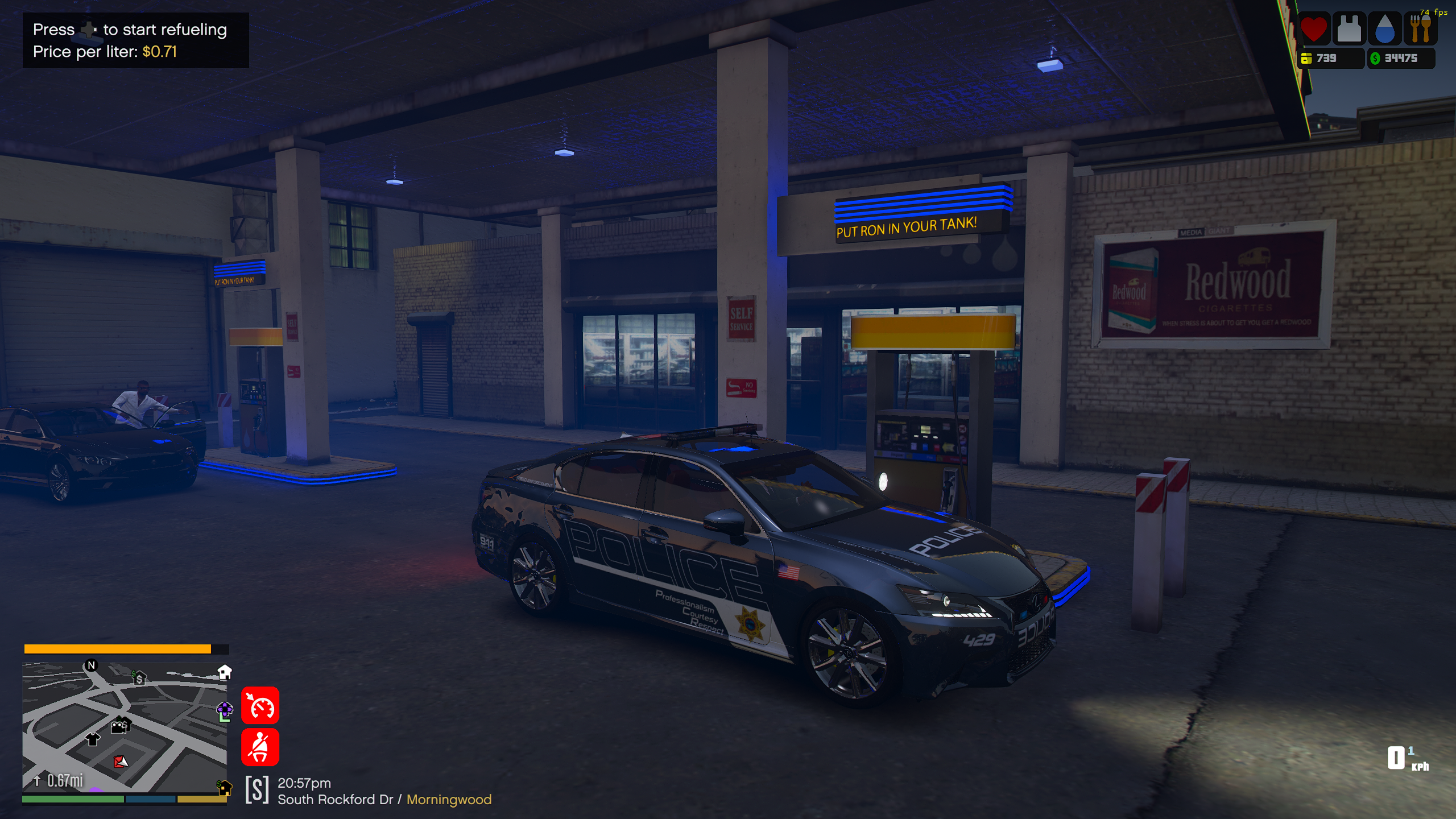Toggle the red speed limiter icon
Image resolution: width=1456 pixels, height=819 pixels.
pos(260,706)
